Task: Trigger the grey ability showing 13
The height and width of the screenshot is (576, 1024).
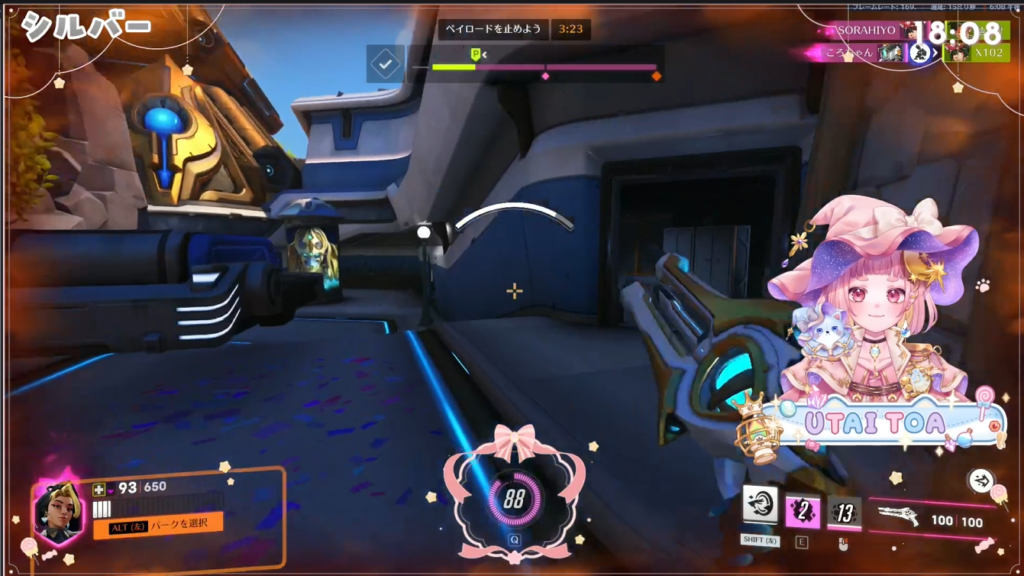Action: (x=844, y=514)
